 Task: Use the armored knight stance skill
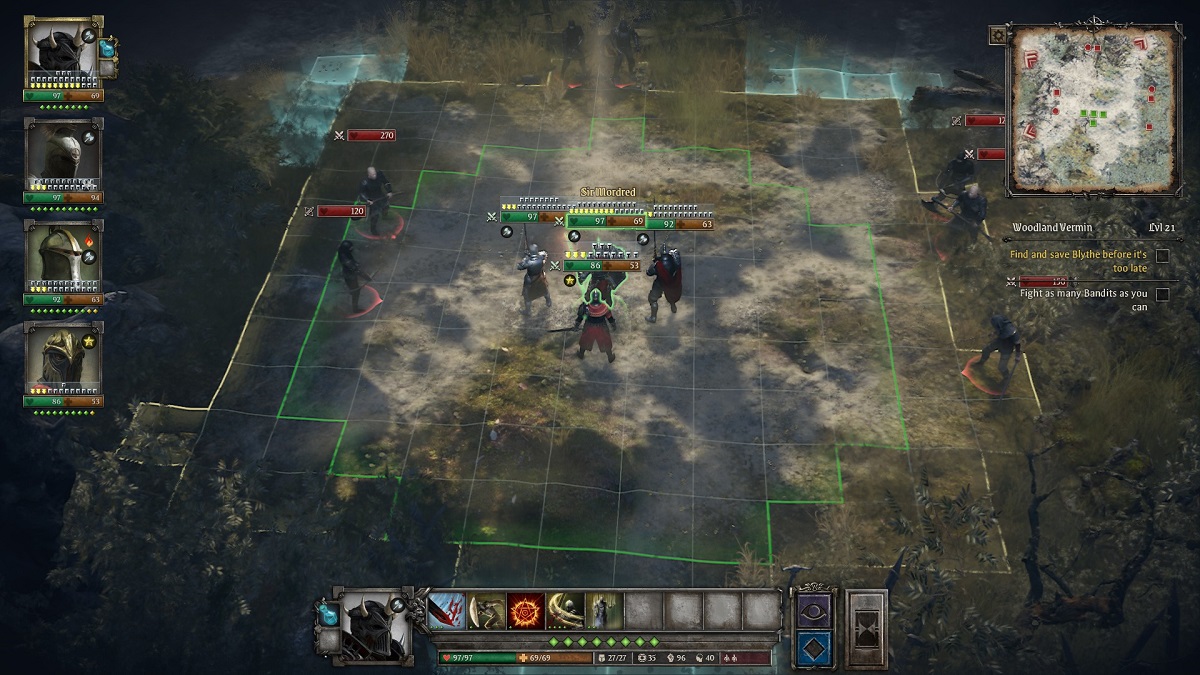pos(604,610)
